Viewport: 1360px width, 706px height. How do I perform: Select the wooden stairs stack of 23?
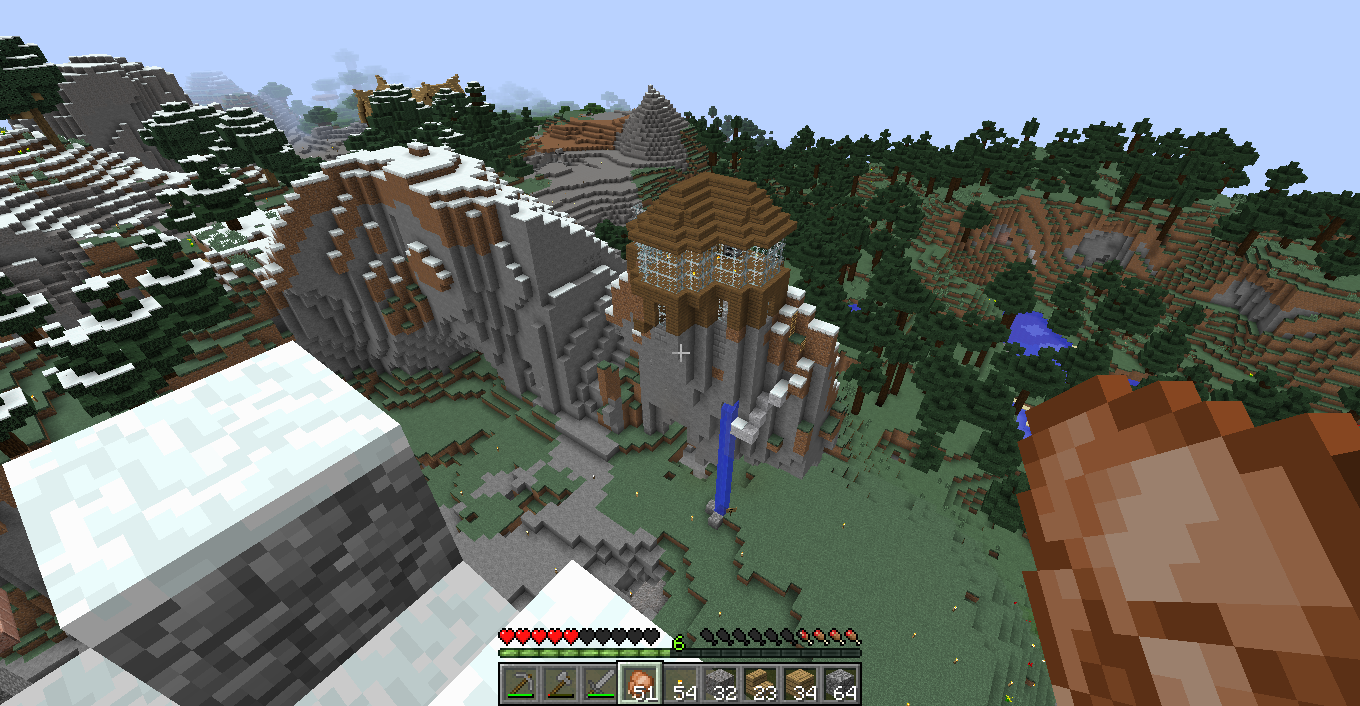tap(760, 684)
